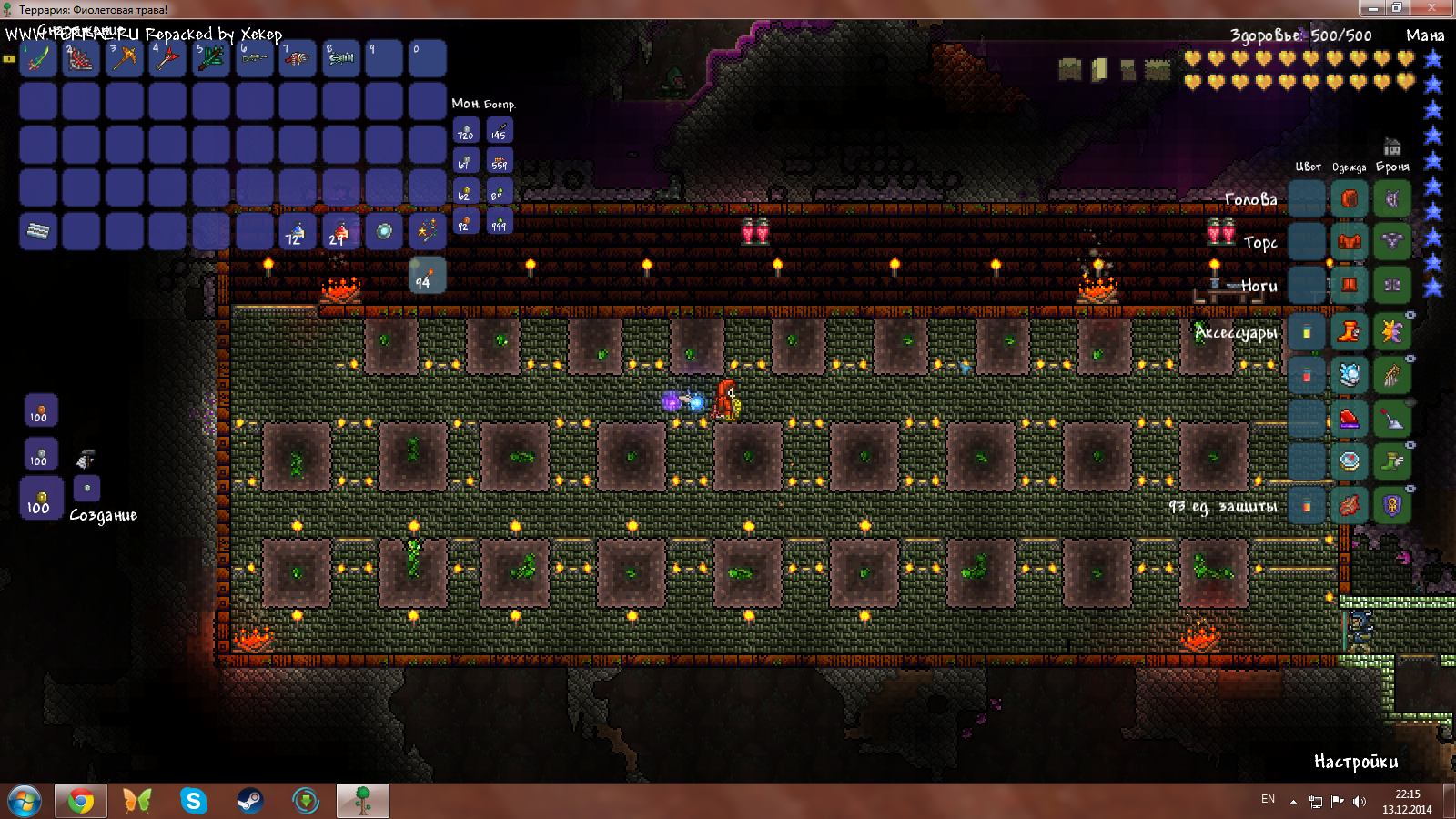The height and width of the screenshot is (819, 1456).
Task: Click the housing menu house icon
Action: pos(1391,147)
